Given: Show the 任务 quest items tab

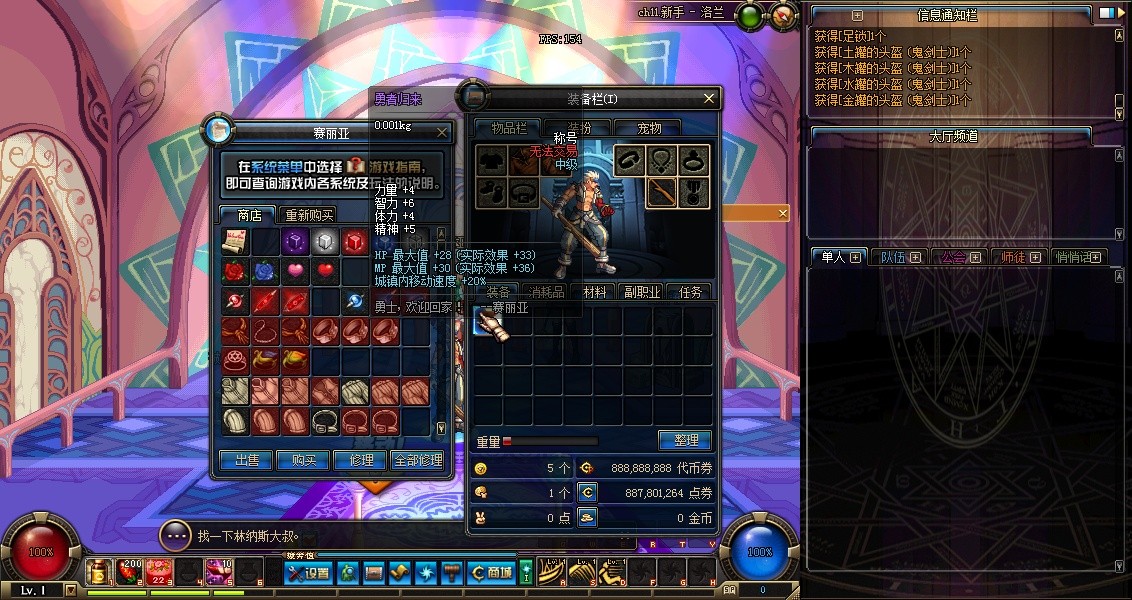Looking at the screenshot, I should (x=690, y=292).
